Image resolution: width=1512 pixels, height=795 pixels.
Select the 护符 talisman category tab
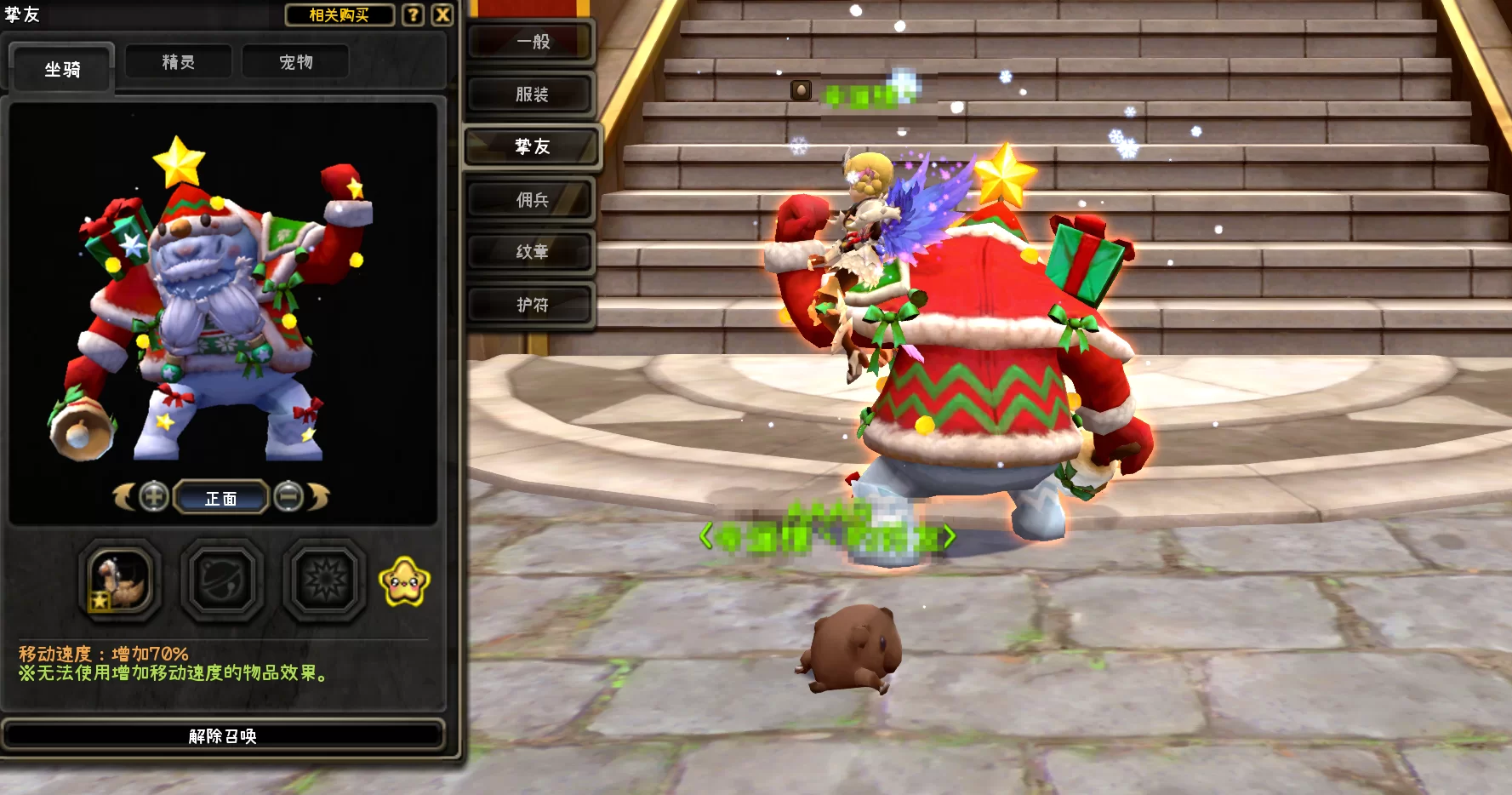532,305
